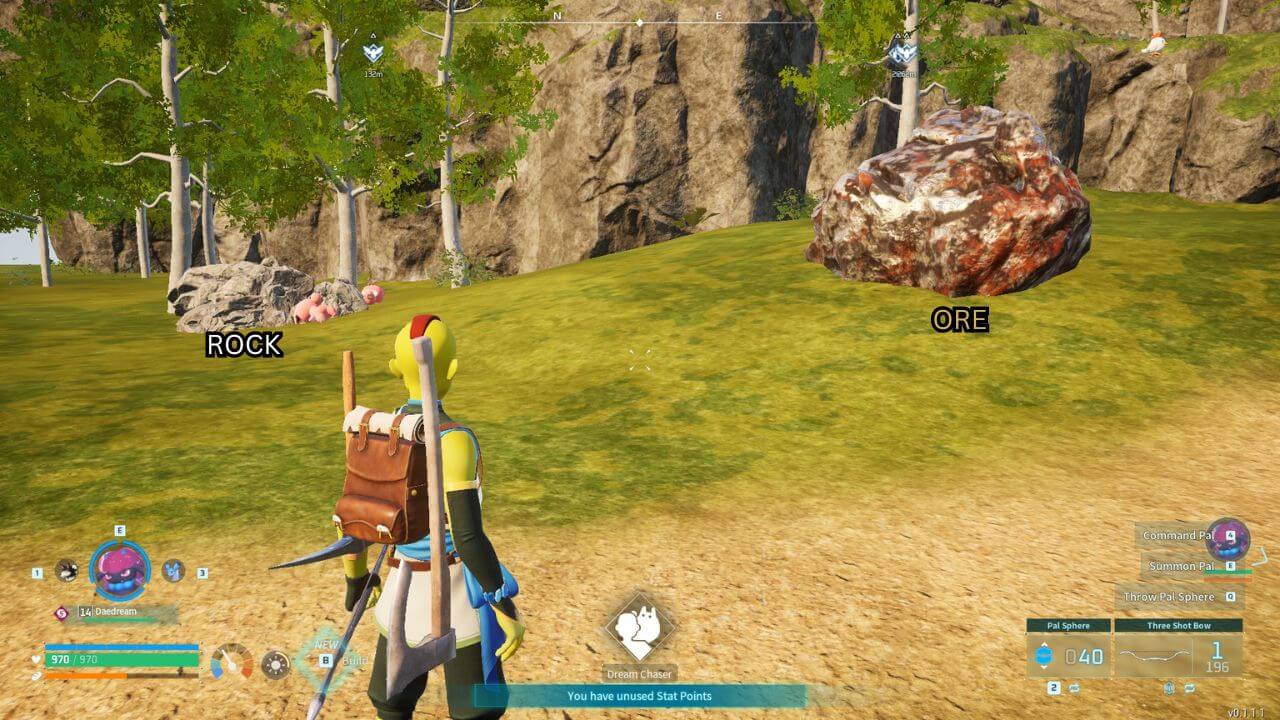Open the unused Stat Points notification
Image resolution: width=1280 pixels, height=720 pixels.
pos(640,697)
